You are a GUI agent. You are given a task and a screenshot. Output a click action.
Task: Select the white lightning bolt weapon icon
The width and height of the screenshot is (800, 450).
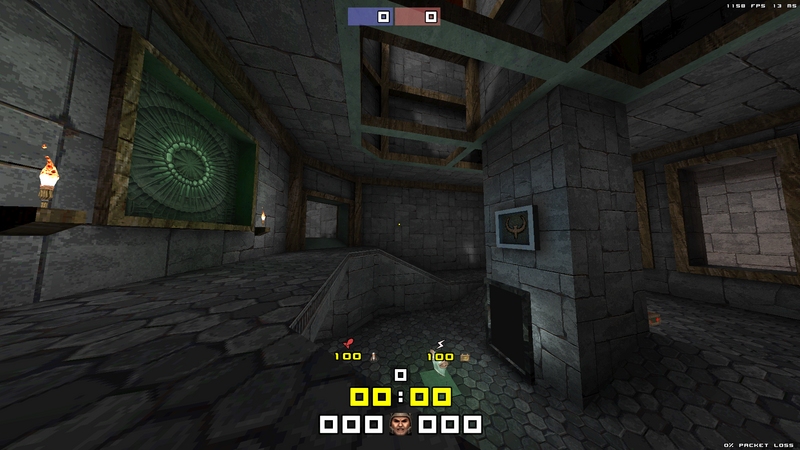click(440, 344)
